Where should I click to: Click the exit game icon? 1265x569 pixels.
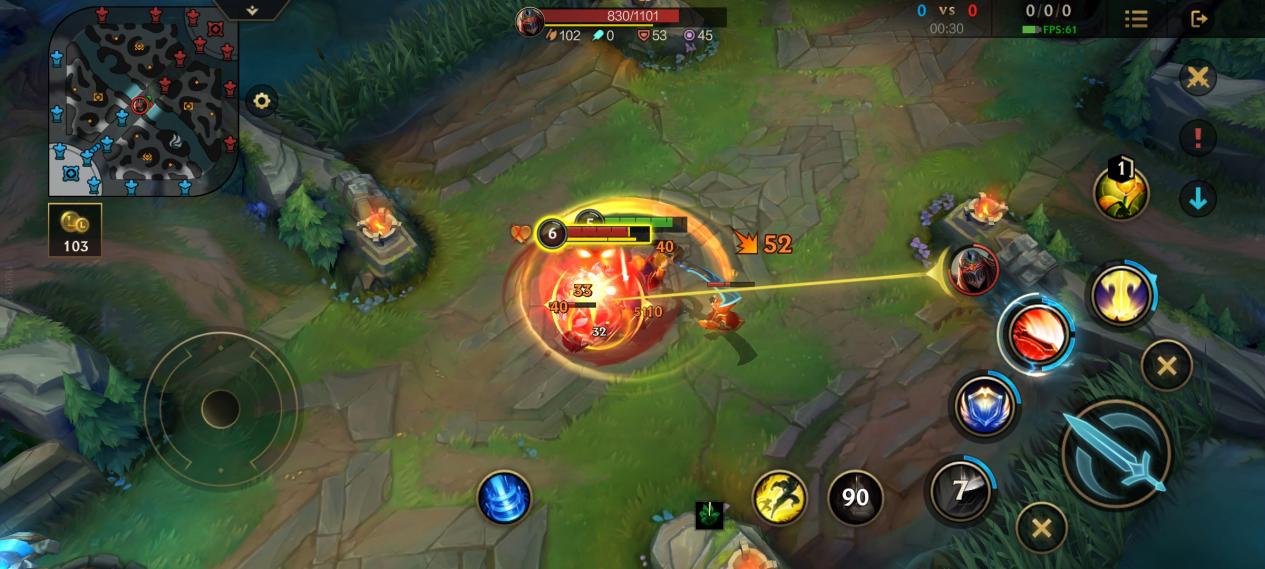(x=1199, y=19)
